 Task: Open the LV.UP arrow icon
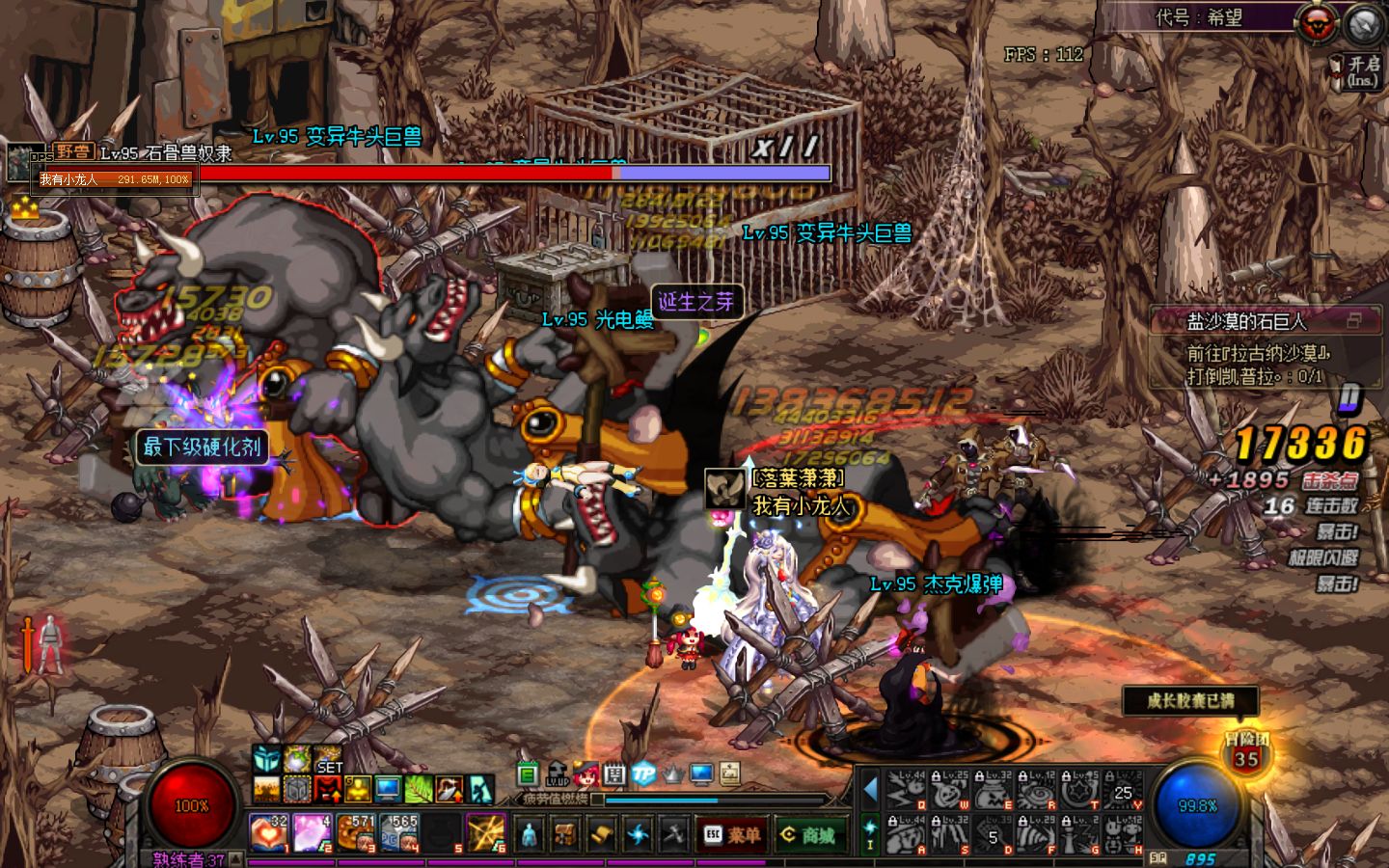pos(558,773)
